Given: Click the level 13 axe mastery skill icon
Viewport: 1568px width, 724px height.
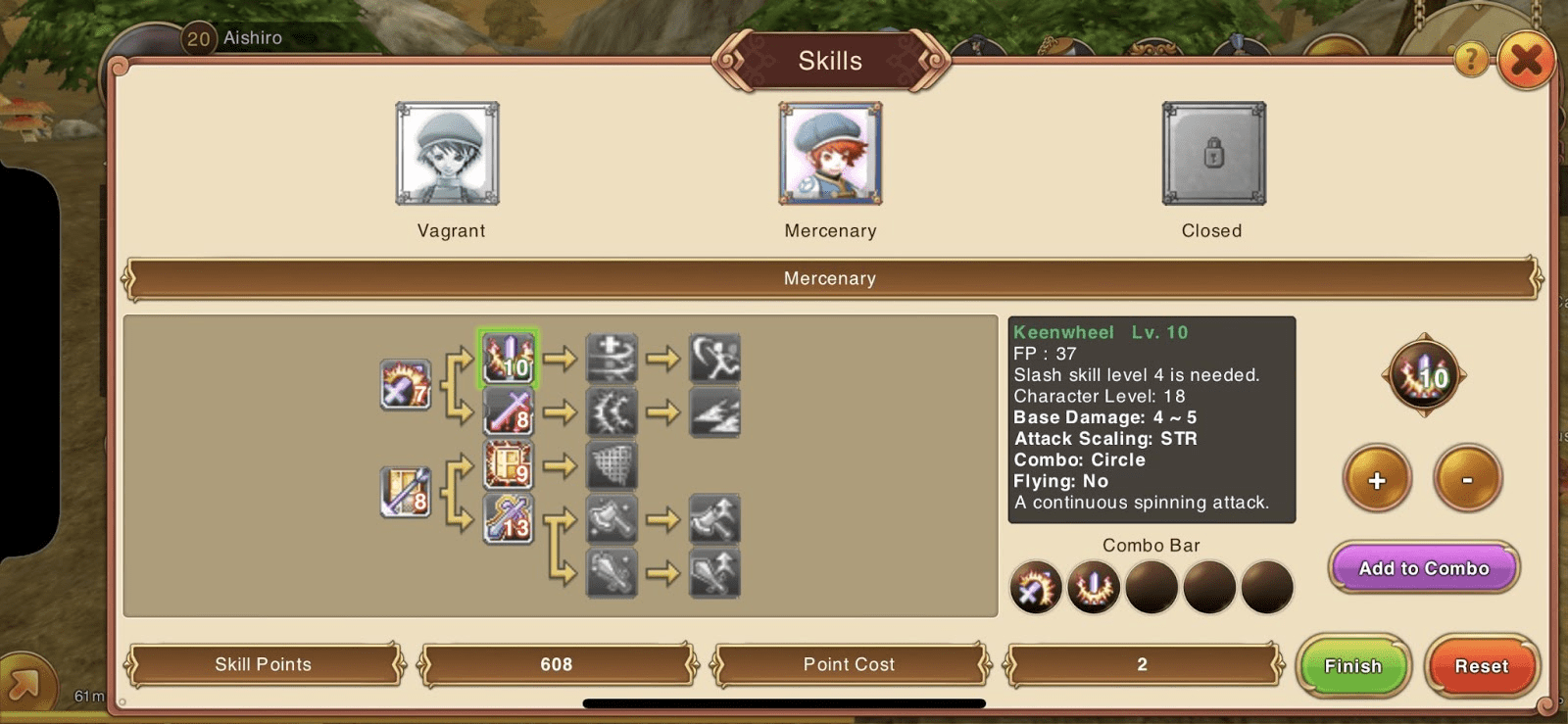Looking at the screenshot, I should pos(509,520).
